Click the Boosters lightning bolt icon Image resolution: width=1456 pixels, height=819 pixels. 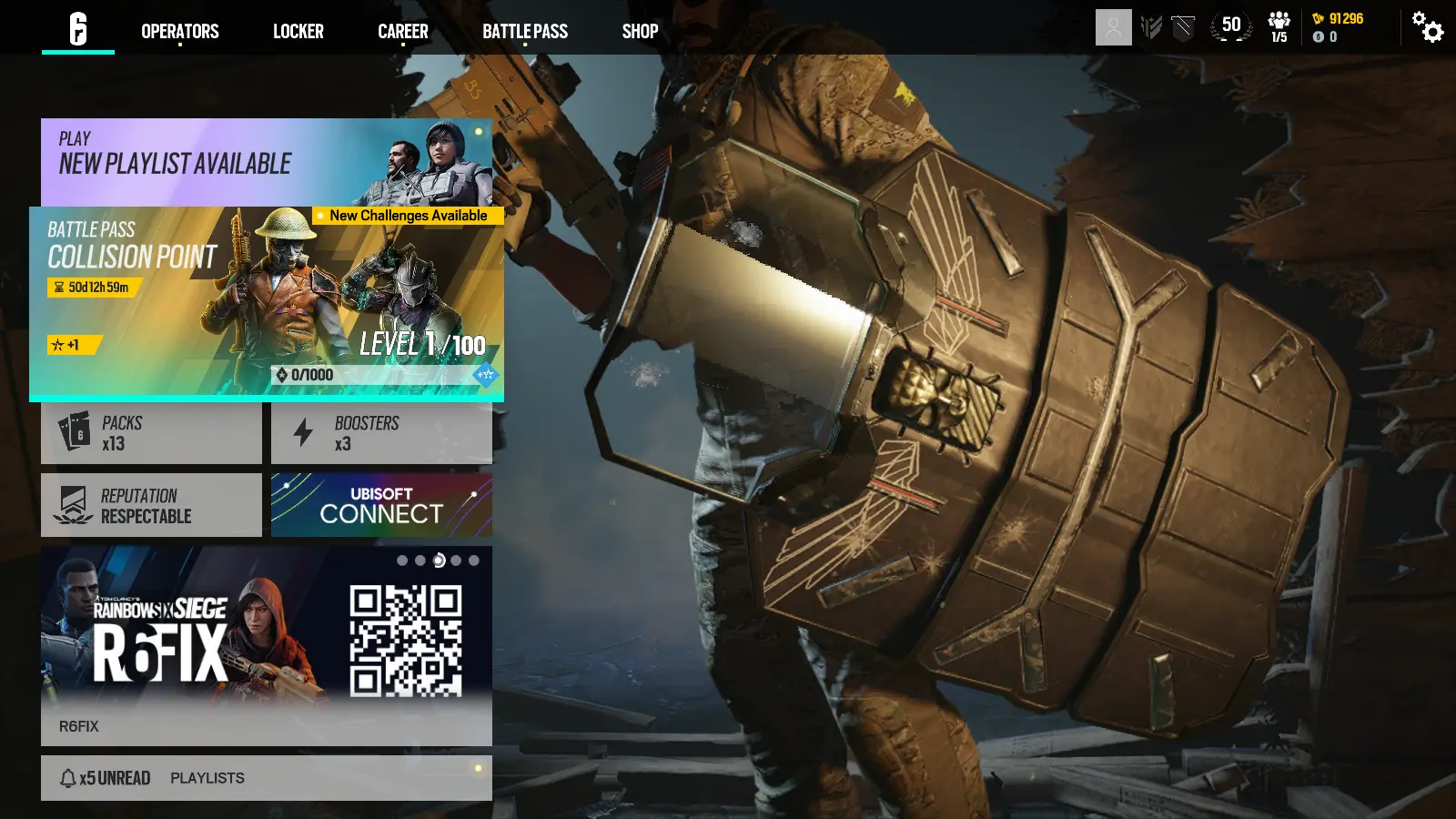tap(302, 431)
